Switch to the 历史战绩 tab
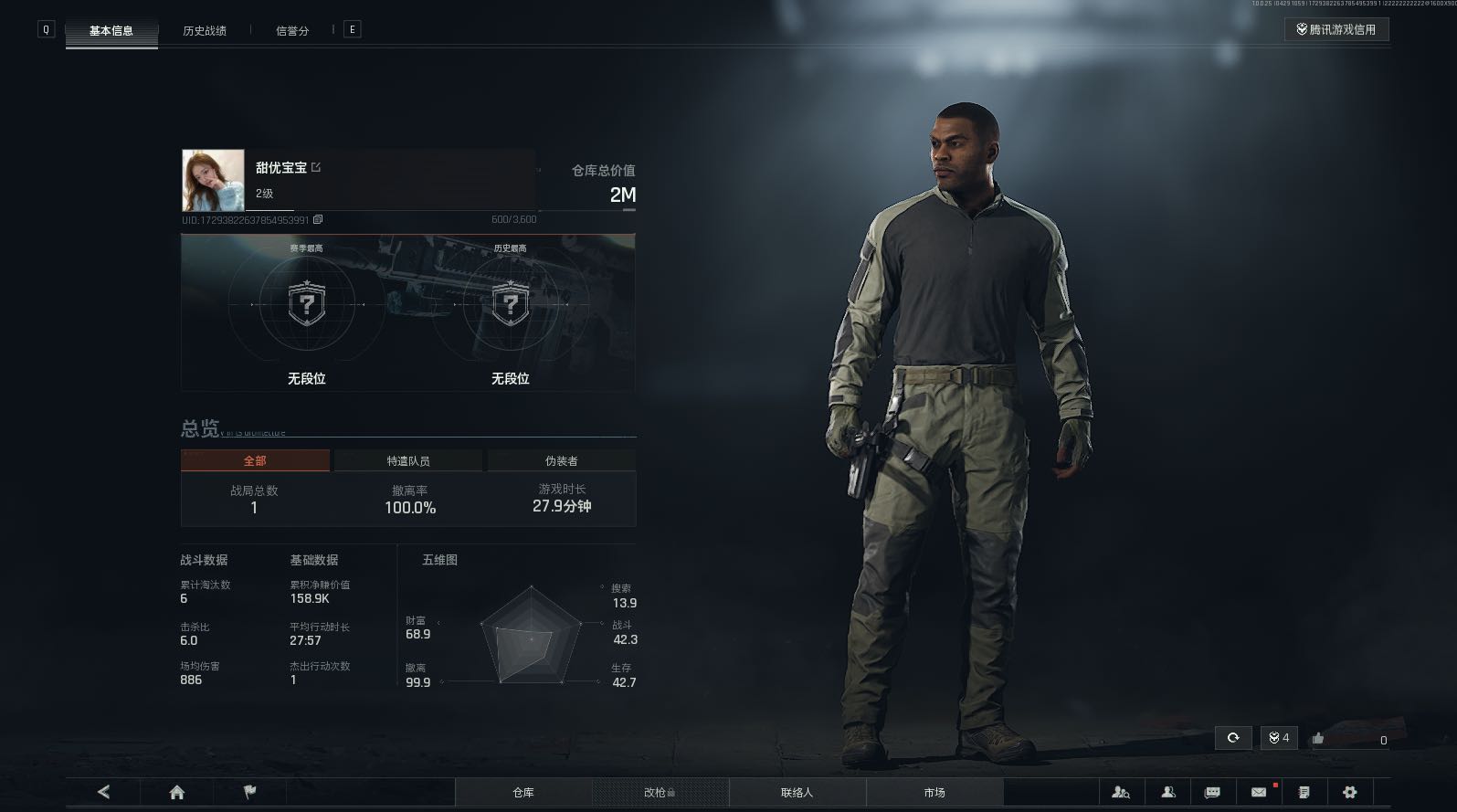Viewport: 1457px width, 812px height. pos(204,30)
